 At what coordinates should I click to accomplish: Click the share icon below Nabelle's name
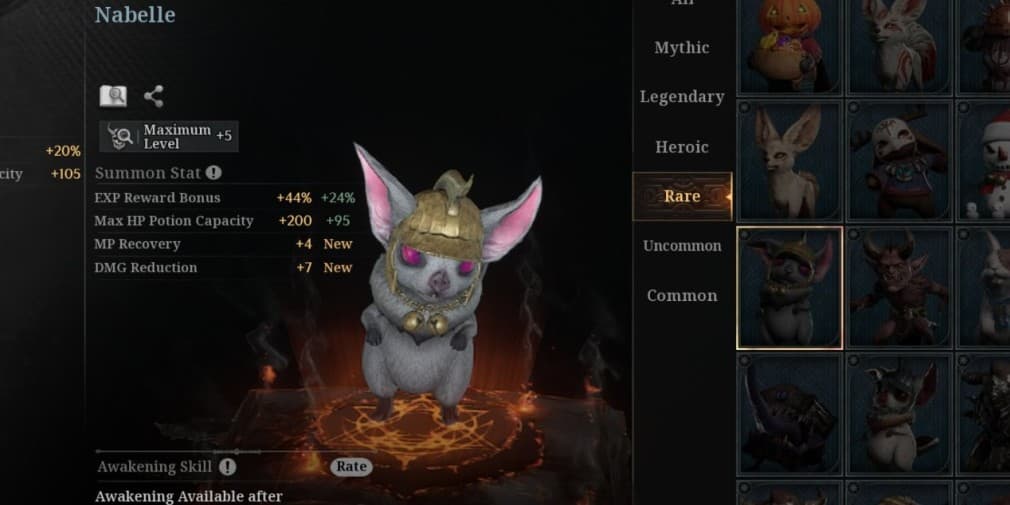tap(153, 96)
